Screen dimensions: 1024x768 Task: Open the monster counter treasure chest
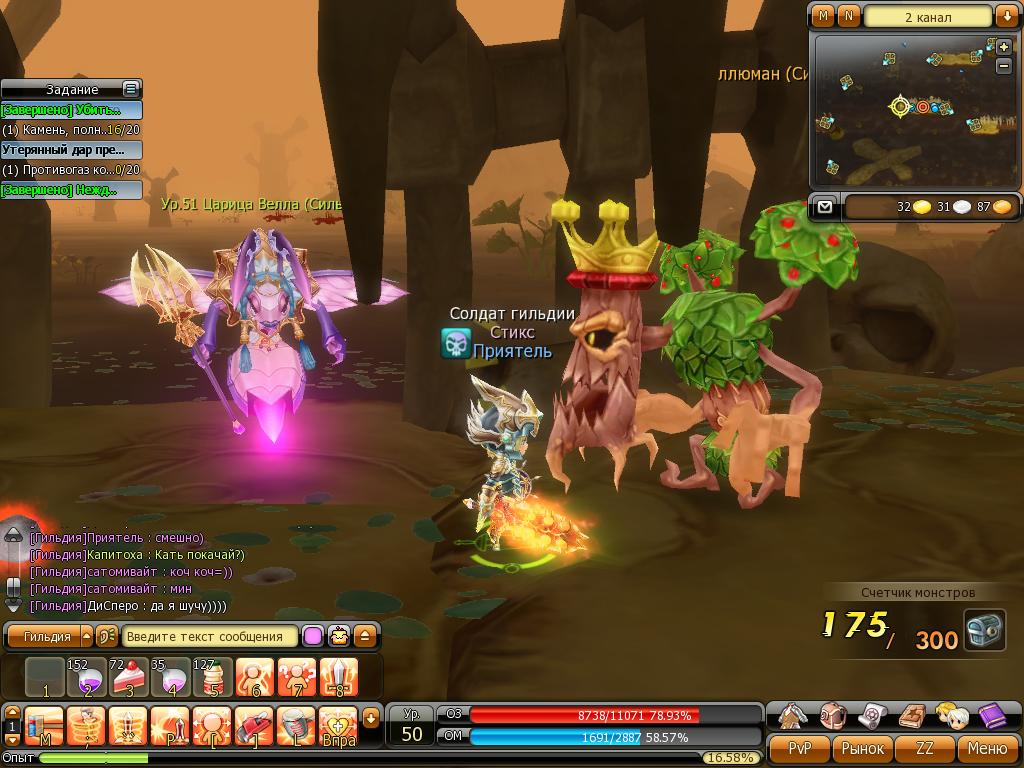click(x=984, y=631)
